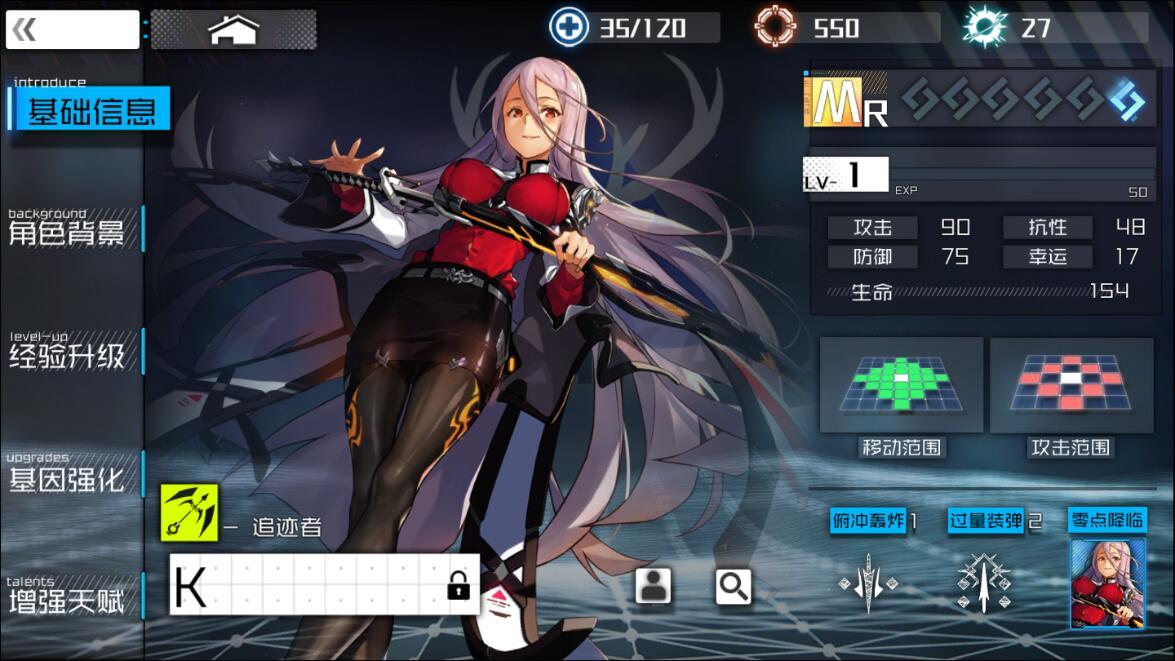
Task: Open the 角色背景 background tab
Action: 68,232
